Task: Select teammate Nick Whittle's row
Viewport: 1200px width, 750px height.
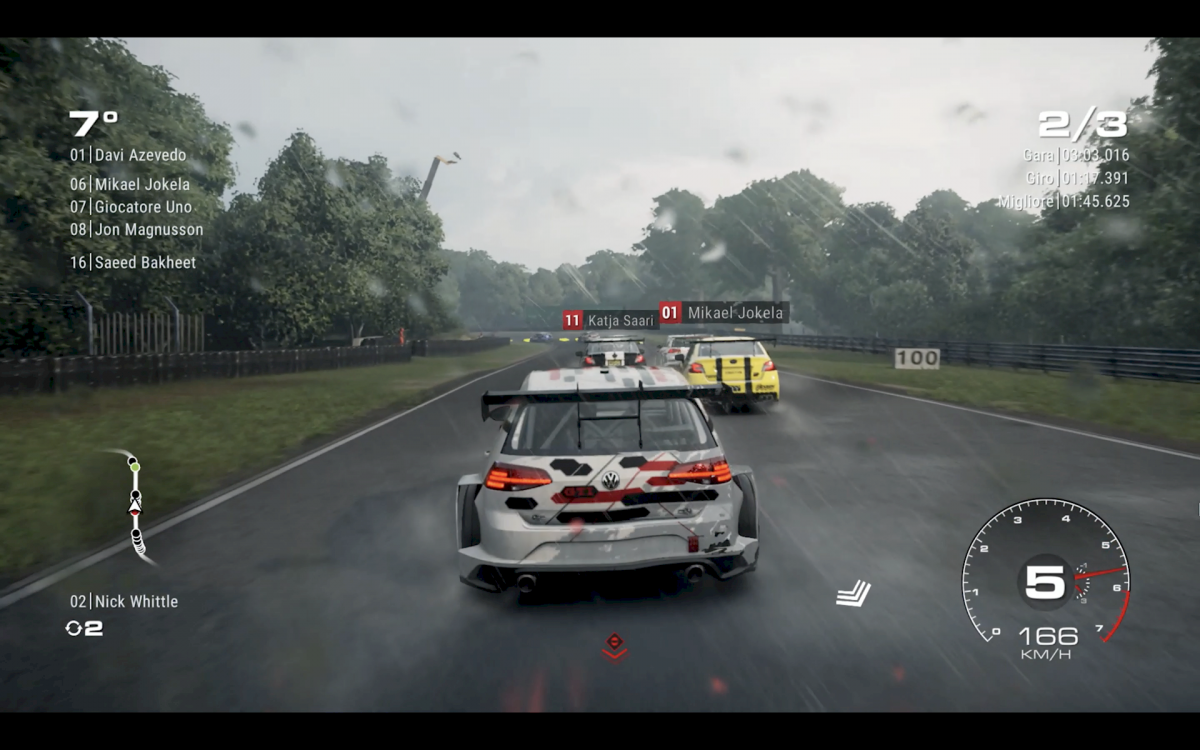Action: click(124, 601)
